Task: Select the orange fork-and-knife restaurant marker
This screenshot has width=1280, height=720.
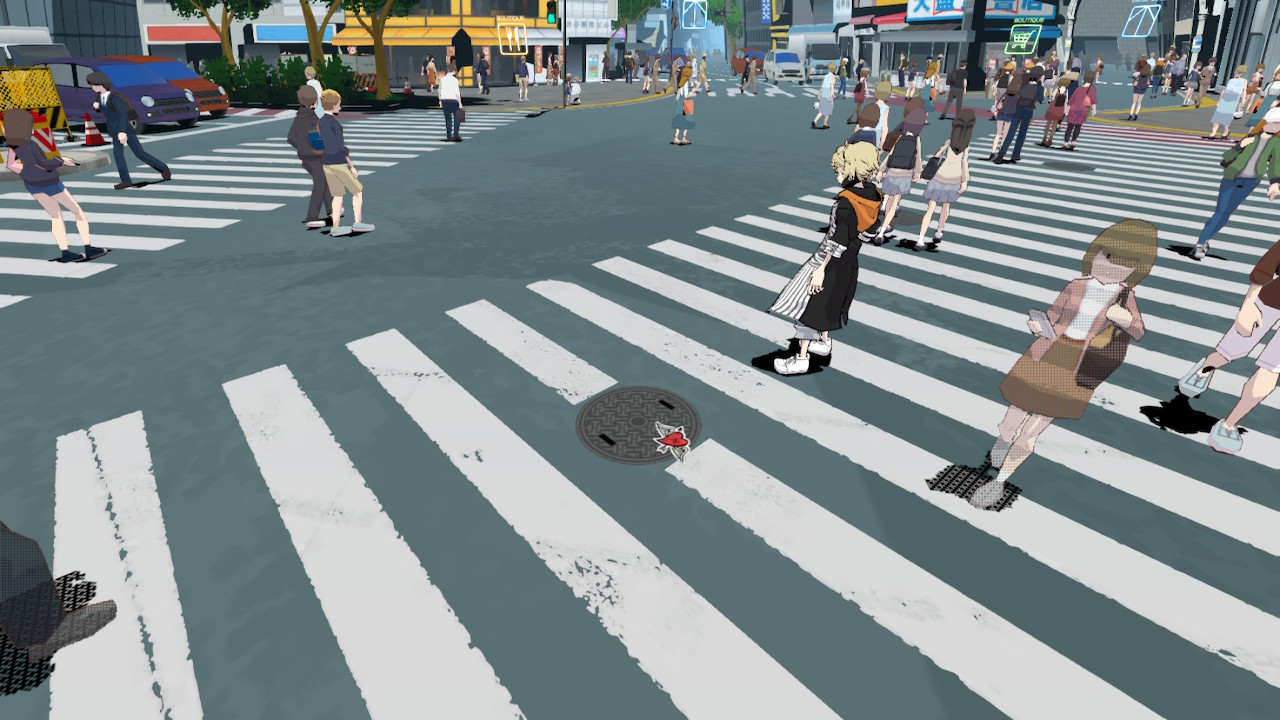Action: click(x=512, y=39)
